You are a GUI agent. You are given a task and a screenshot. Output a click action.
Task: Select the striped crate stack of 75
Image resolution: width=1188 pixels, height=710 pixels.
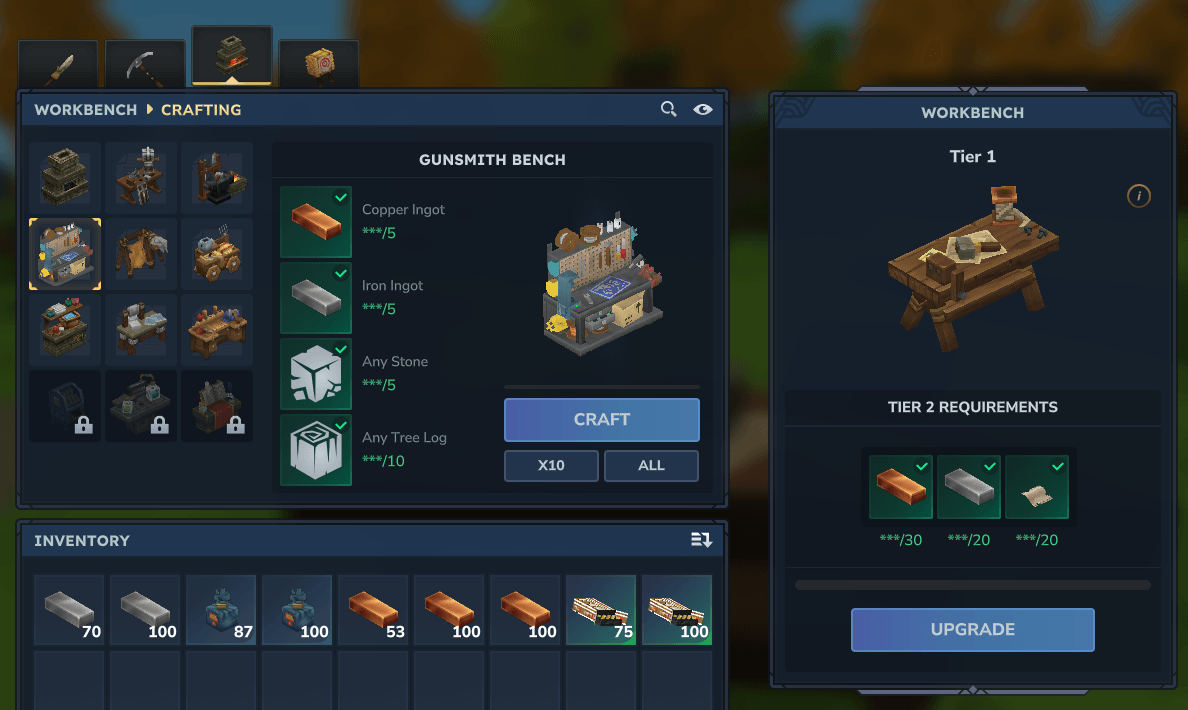pos(601,609)
